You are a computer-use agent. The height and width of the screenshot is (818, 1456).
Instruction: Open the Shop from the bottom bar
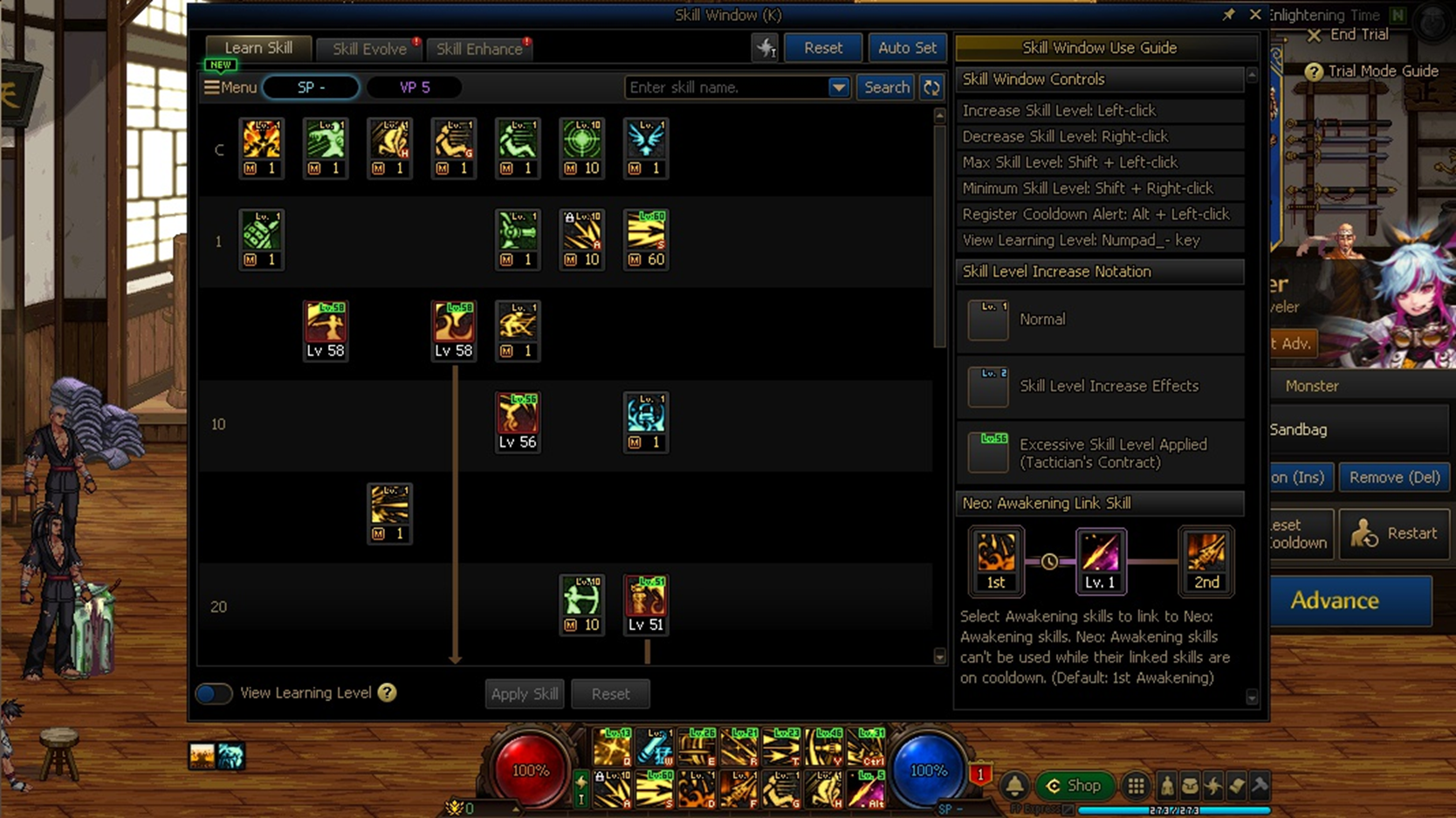tap(1075, 786)
